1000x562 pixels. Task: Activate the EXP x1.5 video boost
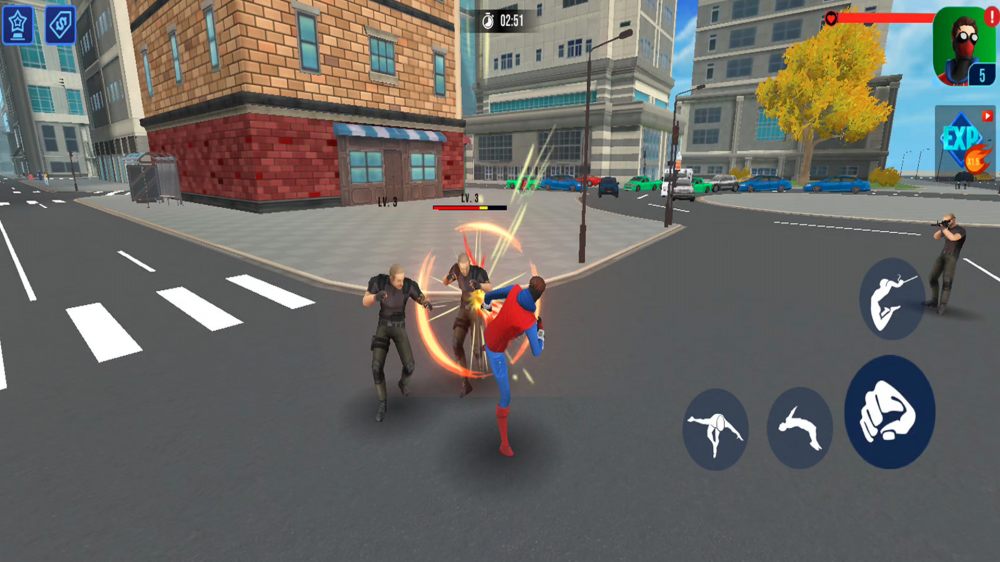click(x=965, y=142)
